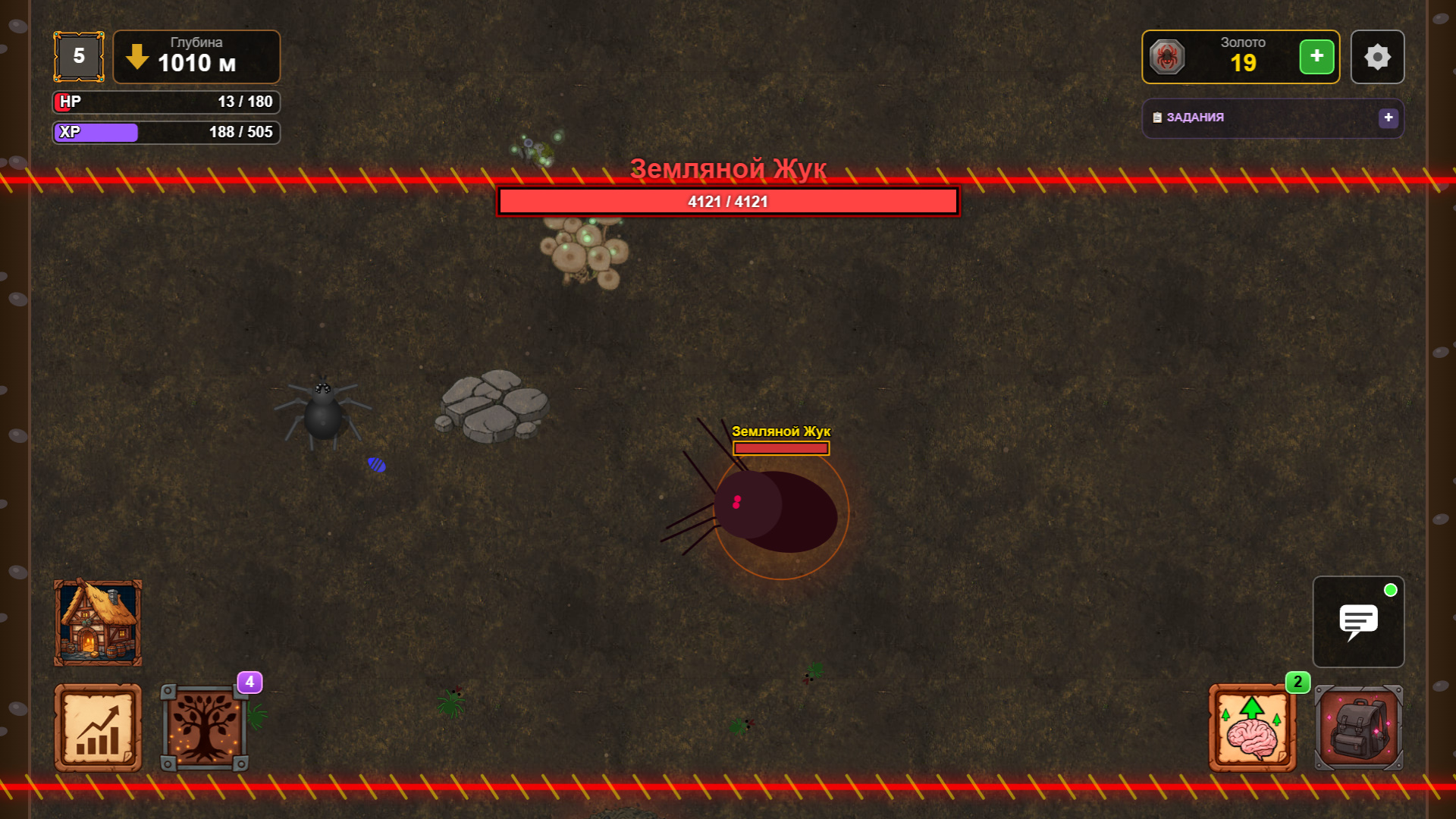Open the settings gear
The width and height of the screenshot is (1456, 819).
(x=1377, y=56)
